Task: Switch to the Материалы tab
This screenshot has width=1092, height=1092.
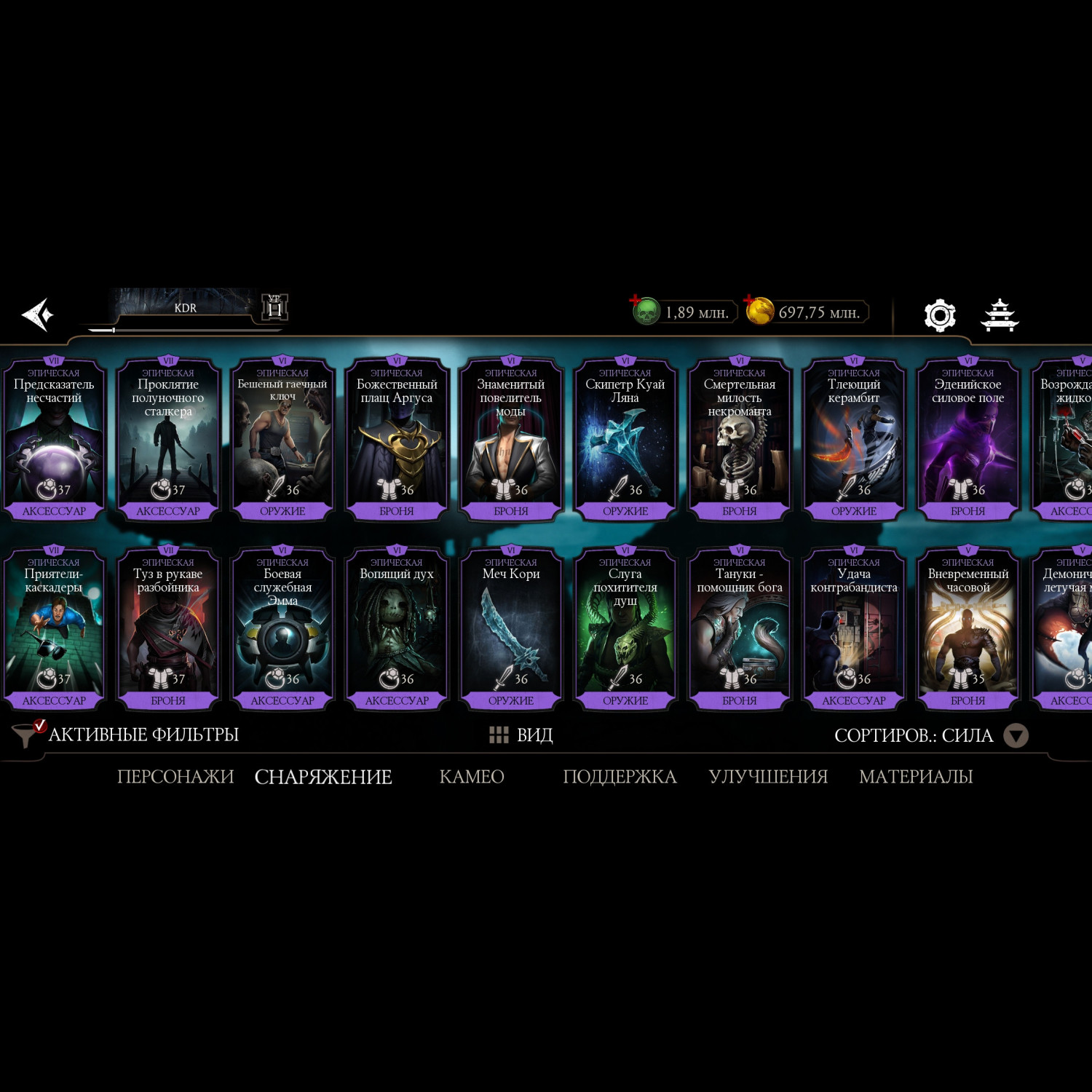Action: [916, 777]
